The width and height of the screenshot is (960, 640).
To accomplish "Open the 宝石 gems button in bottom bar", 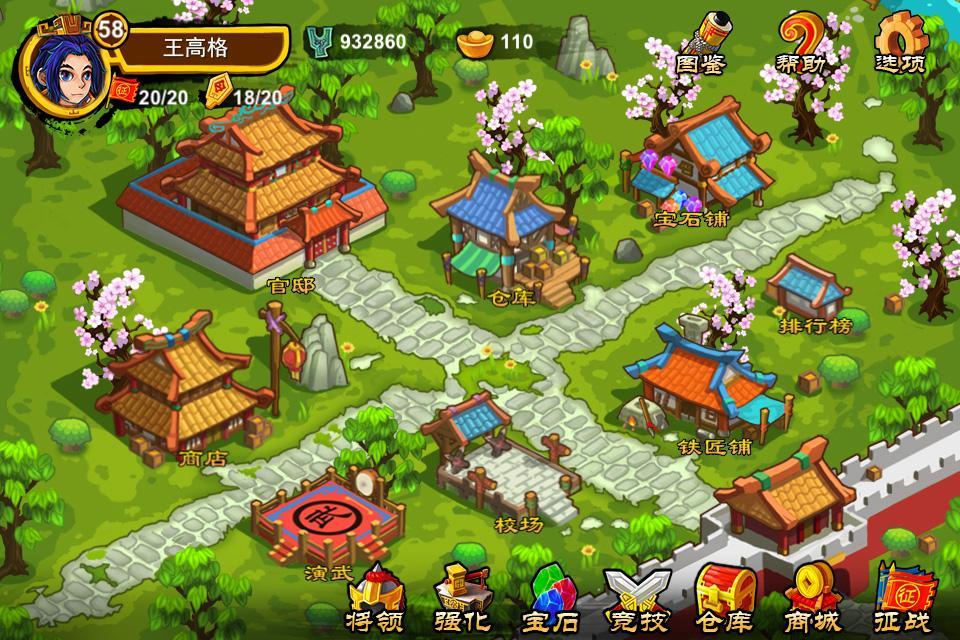I will pos(550,600).
